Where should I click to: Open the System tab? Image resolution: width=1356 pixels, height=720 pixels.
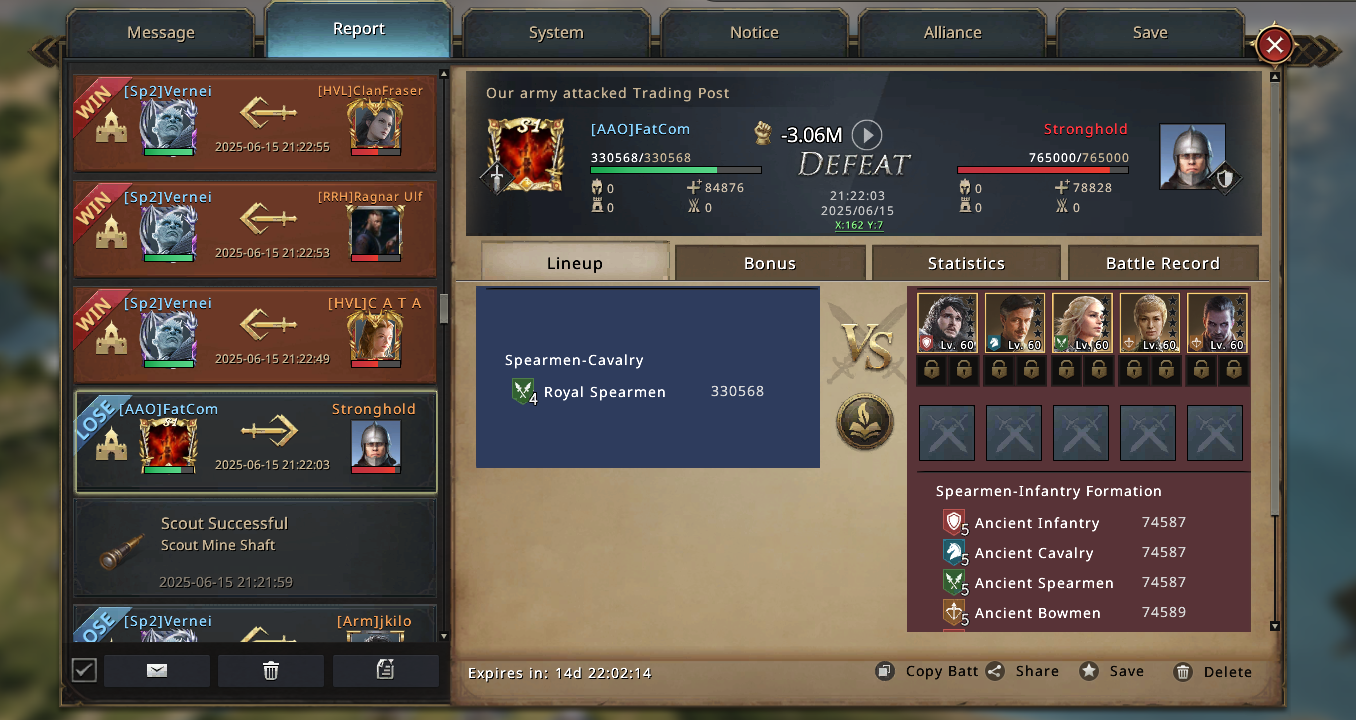click(556, 33)
